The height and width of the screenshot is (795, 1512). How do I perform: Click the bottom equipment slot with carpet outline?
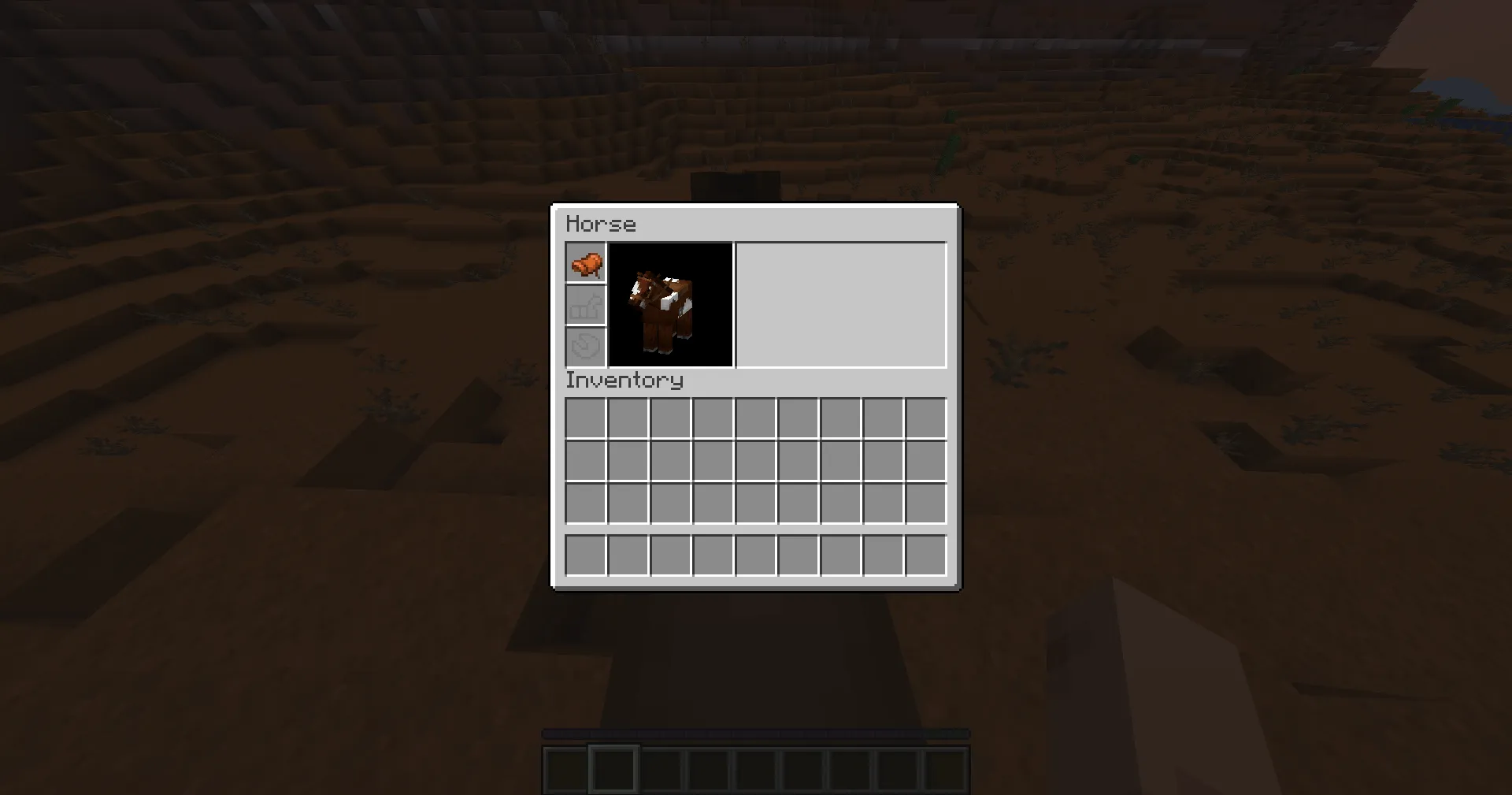click(585, 347)
